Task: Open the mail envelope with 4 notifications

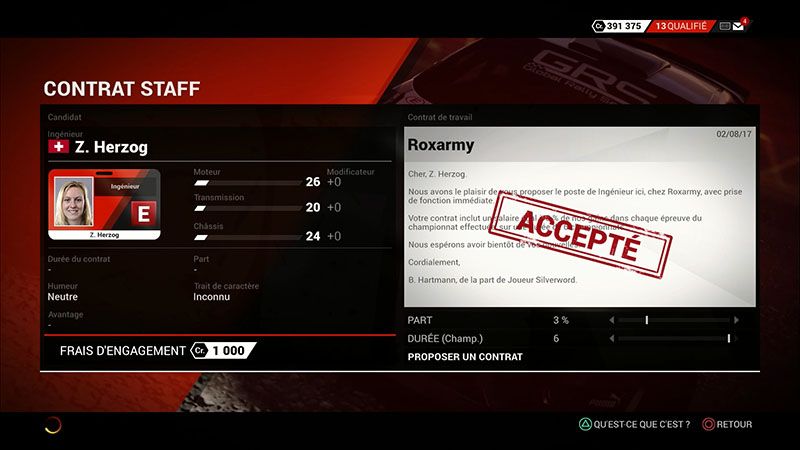Action: tap(739, 26)
